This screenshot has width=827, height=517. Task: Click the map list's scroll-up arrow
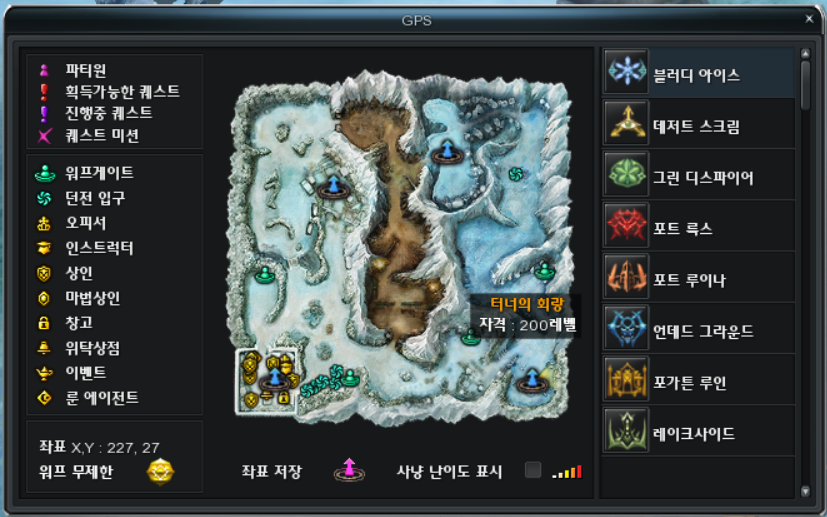(806, 54)
